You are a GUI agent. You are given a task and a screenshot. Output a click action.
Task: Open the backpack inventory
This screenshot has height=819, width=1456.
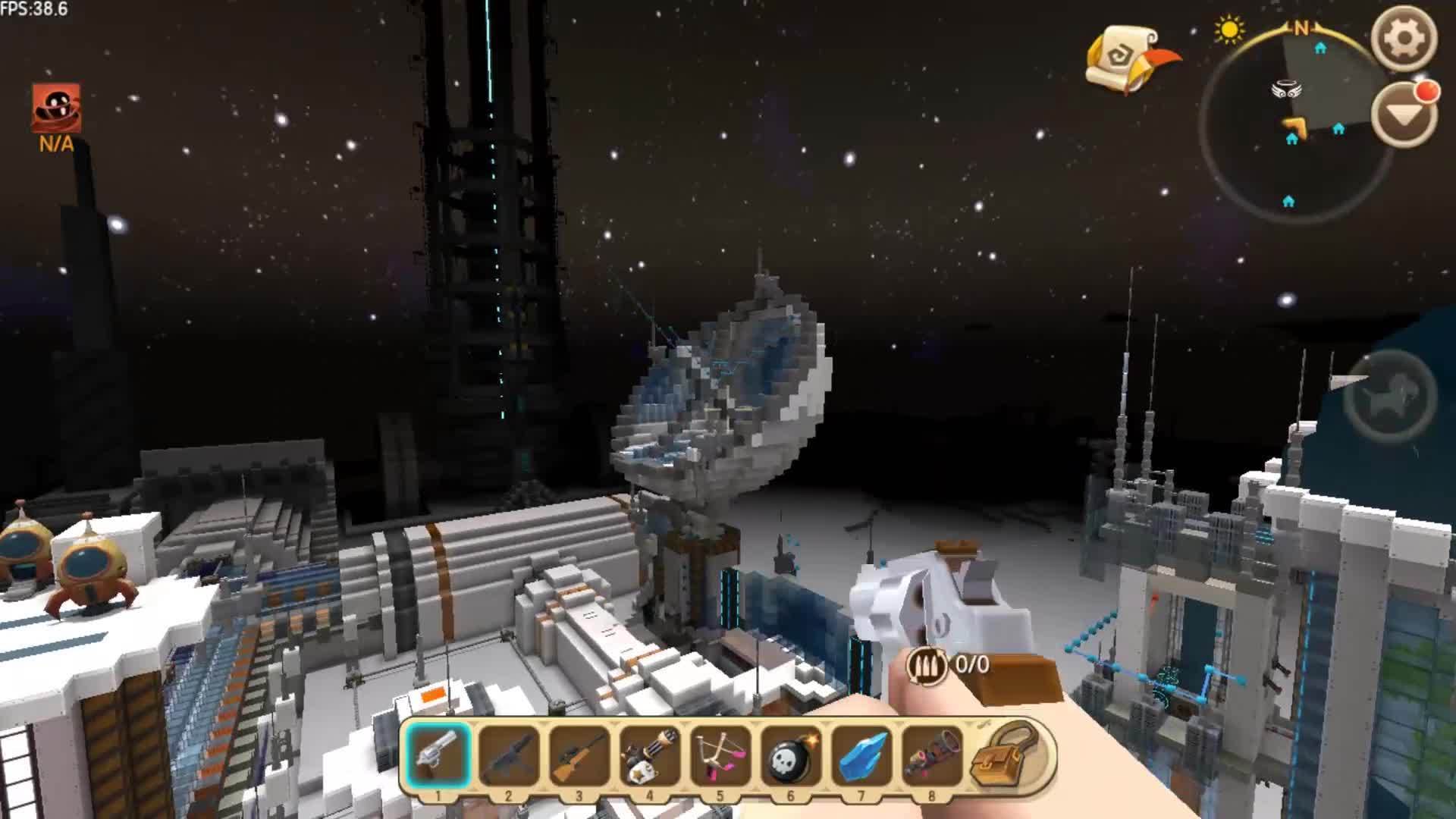(x=1005, y=754)
